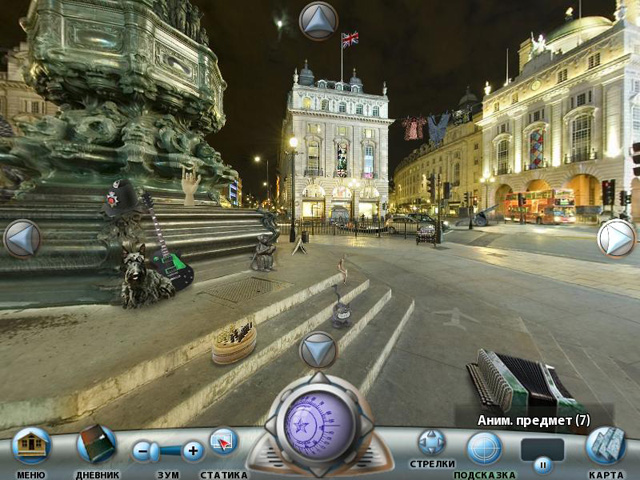Toggle the СТАТИКА mode button
Image resolution: width=640 pixels, height=480 pixels.
[x=223, y=443]
